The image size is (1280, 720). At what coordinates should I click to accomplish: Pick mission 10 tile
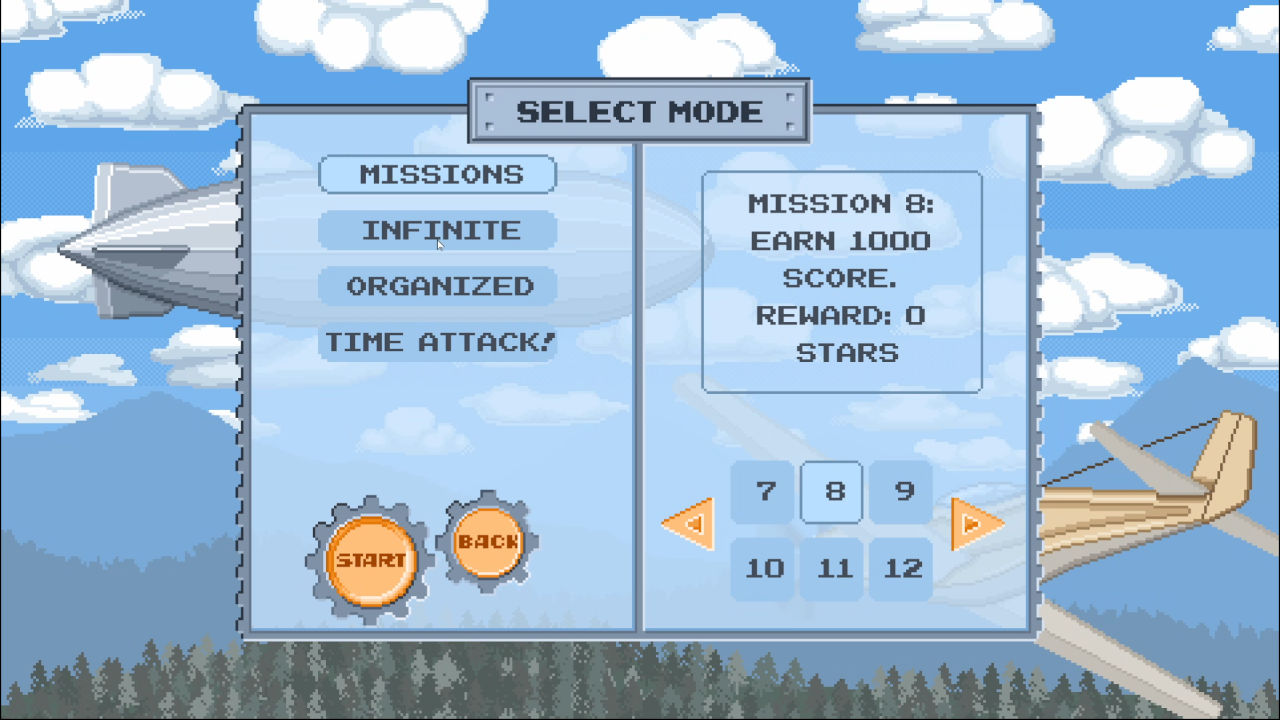pyautogui.click(x=766, y=568)
